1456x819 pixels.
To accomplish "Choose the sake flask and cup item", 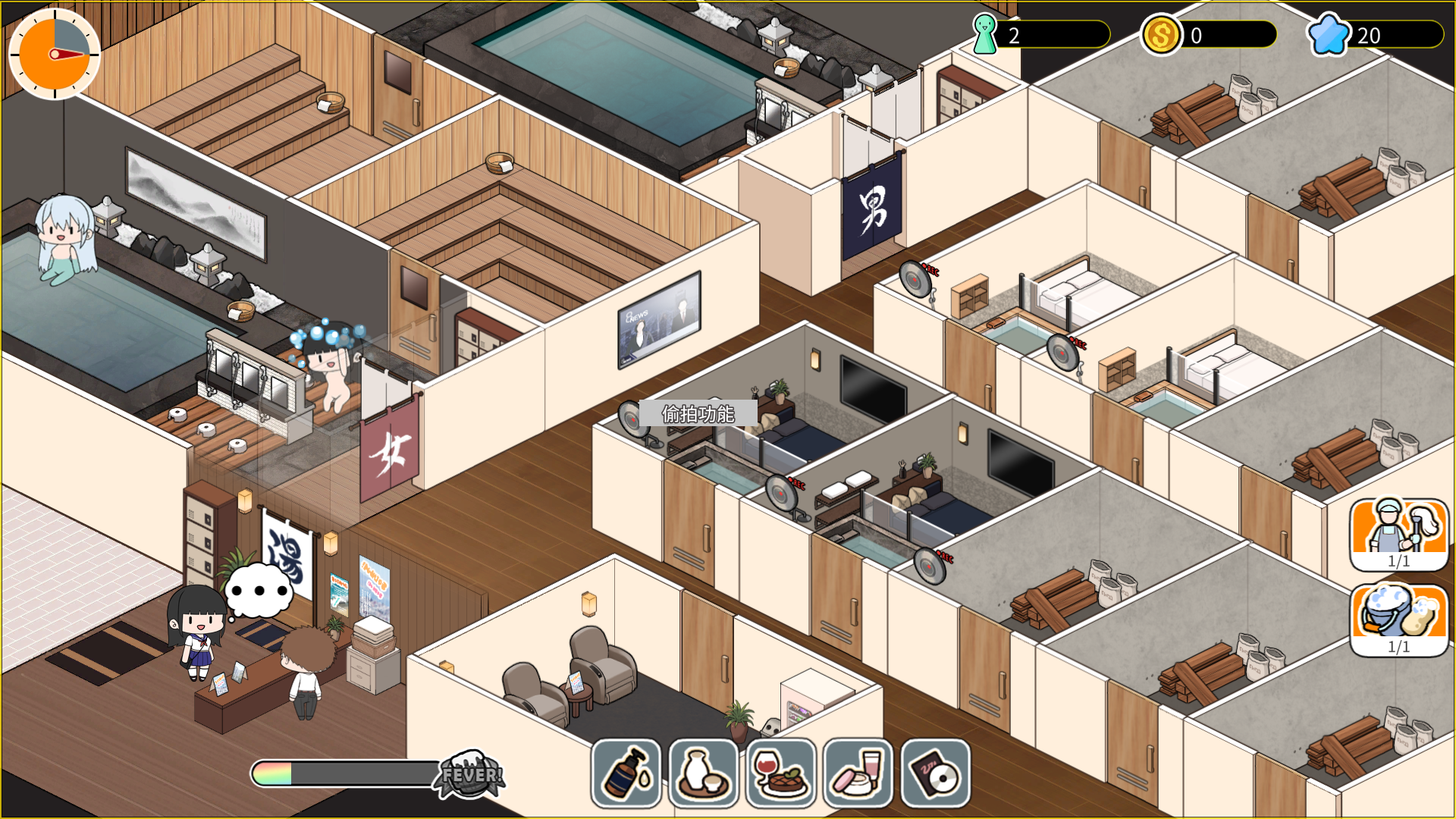I will [x=704, y=773].
